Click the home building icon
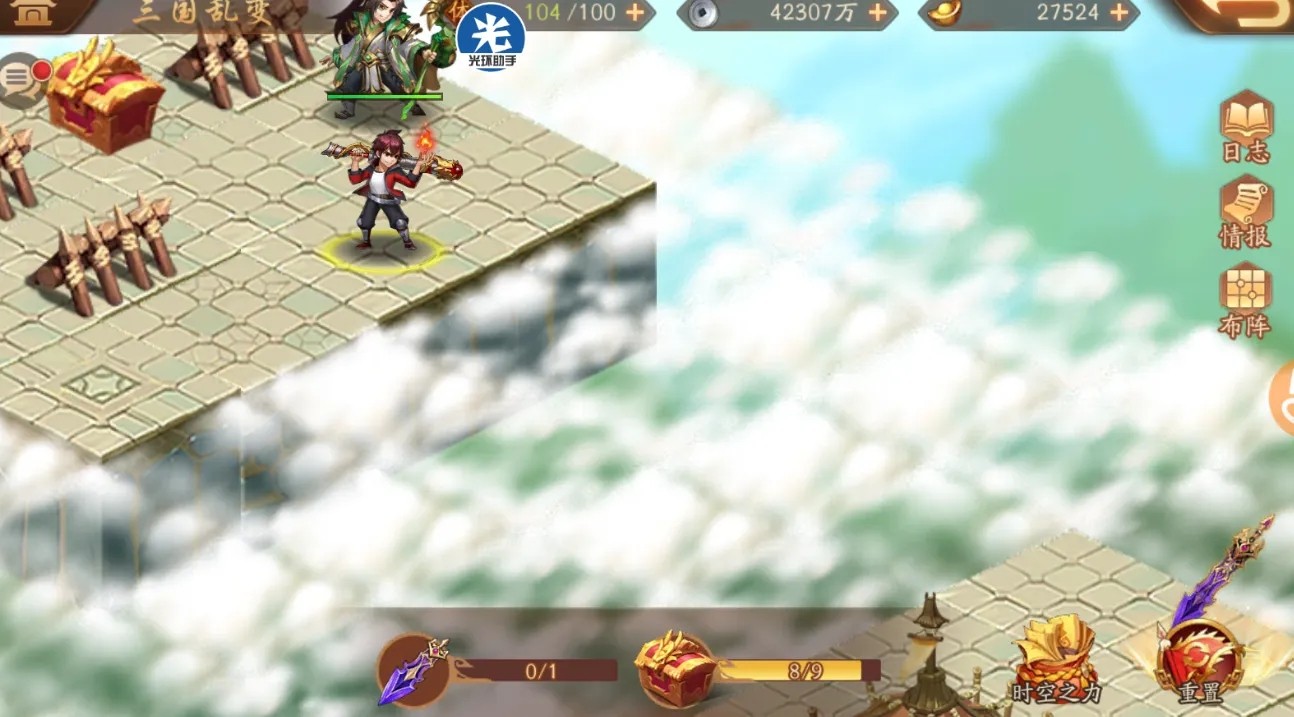This screenshot has width=1294, height=717. [37, 12]
